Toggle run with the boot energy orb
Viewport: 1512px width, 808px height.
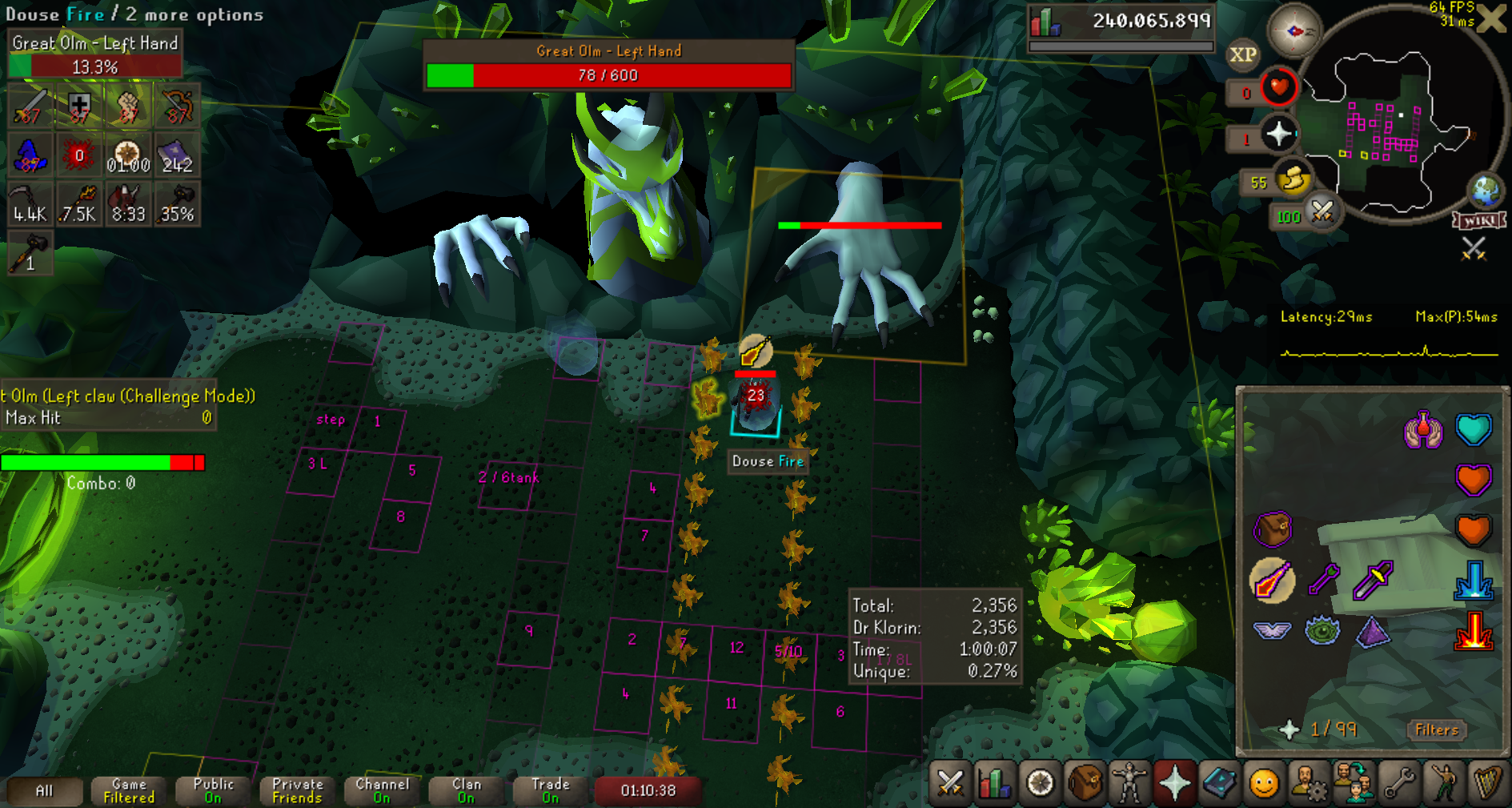[x=1293, y=181]
